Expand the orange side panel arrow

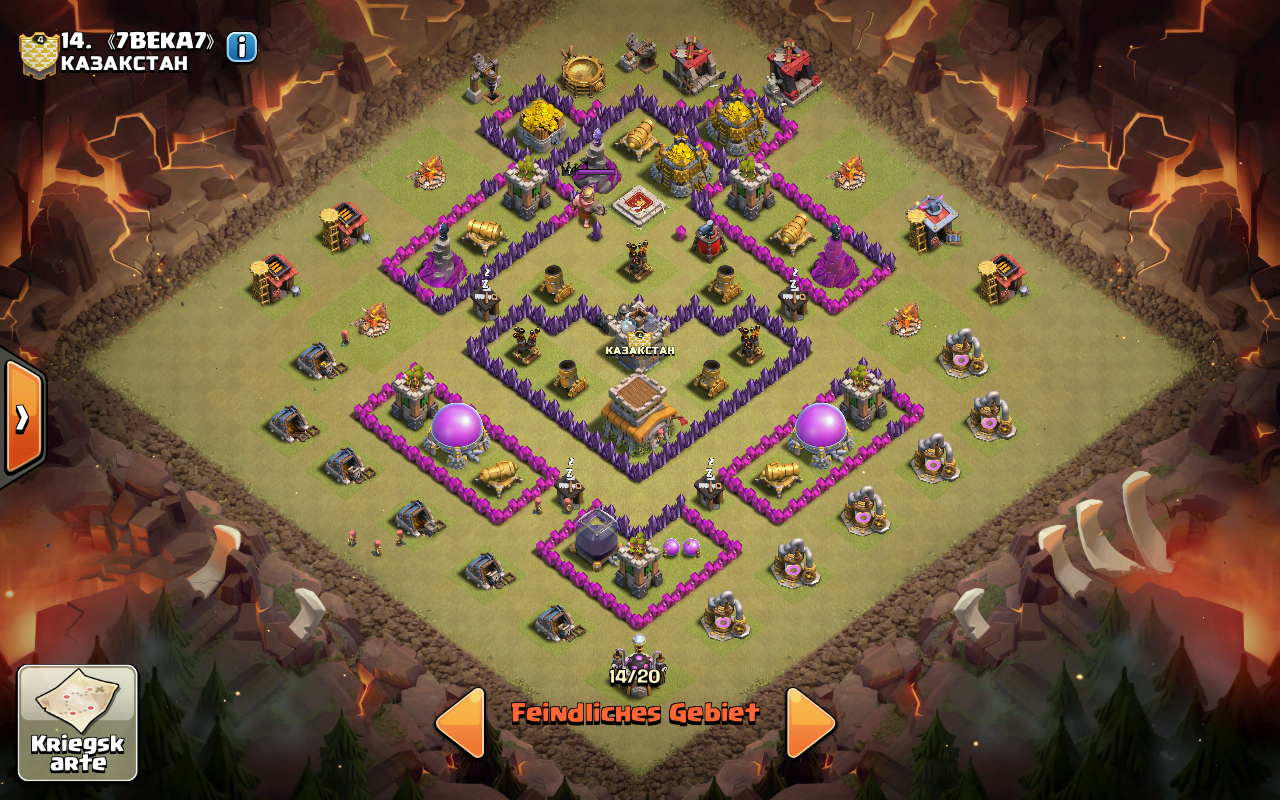click(22, 417)
